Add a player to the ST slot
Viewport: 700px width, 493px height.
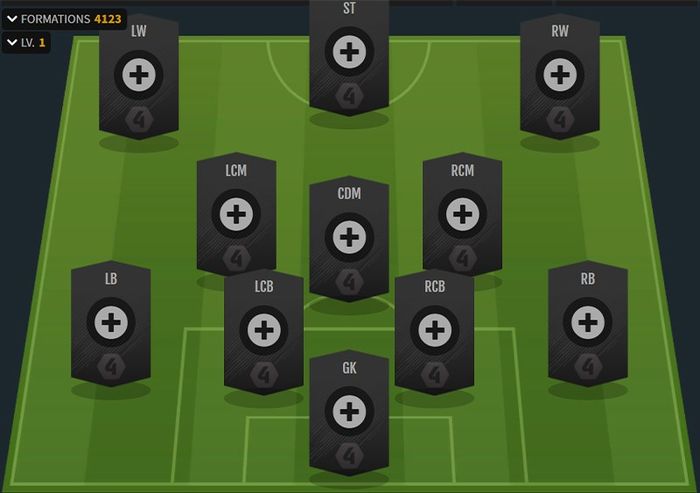click(x=349, y=52)
